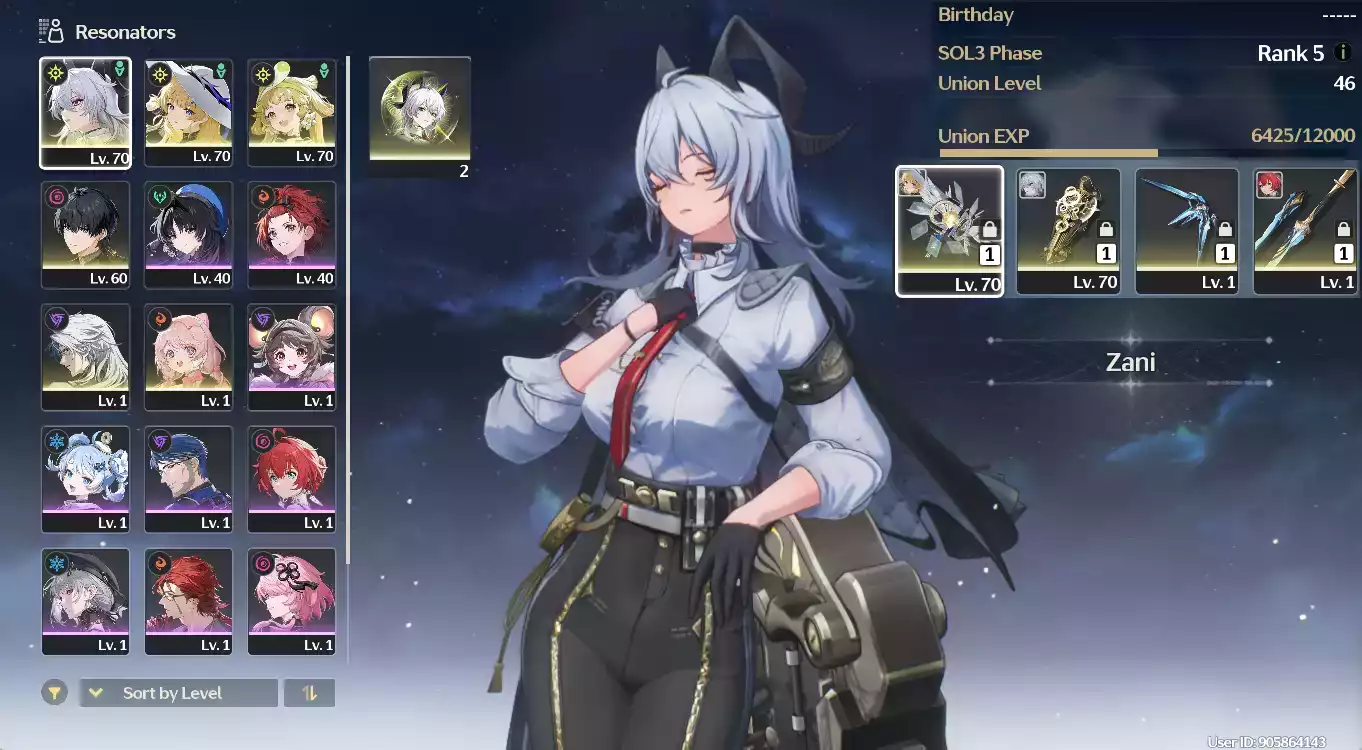The height and width of the screenshot is (750, 1362).
Task: Select the pink-haired resonator with black ribbon
Action: coord(292,601)
